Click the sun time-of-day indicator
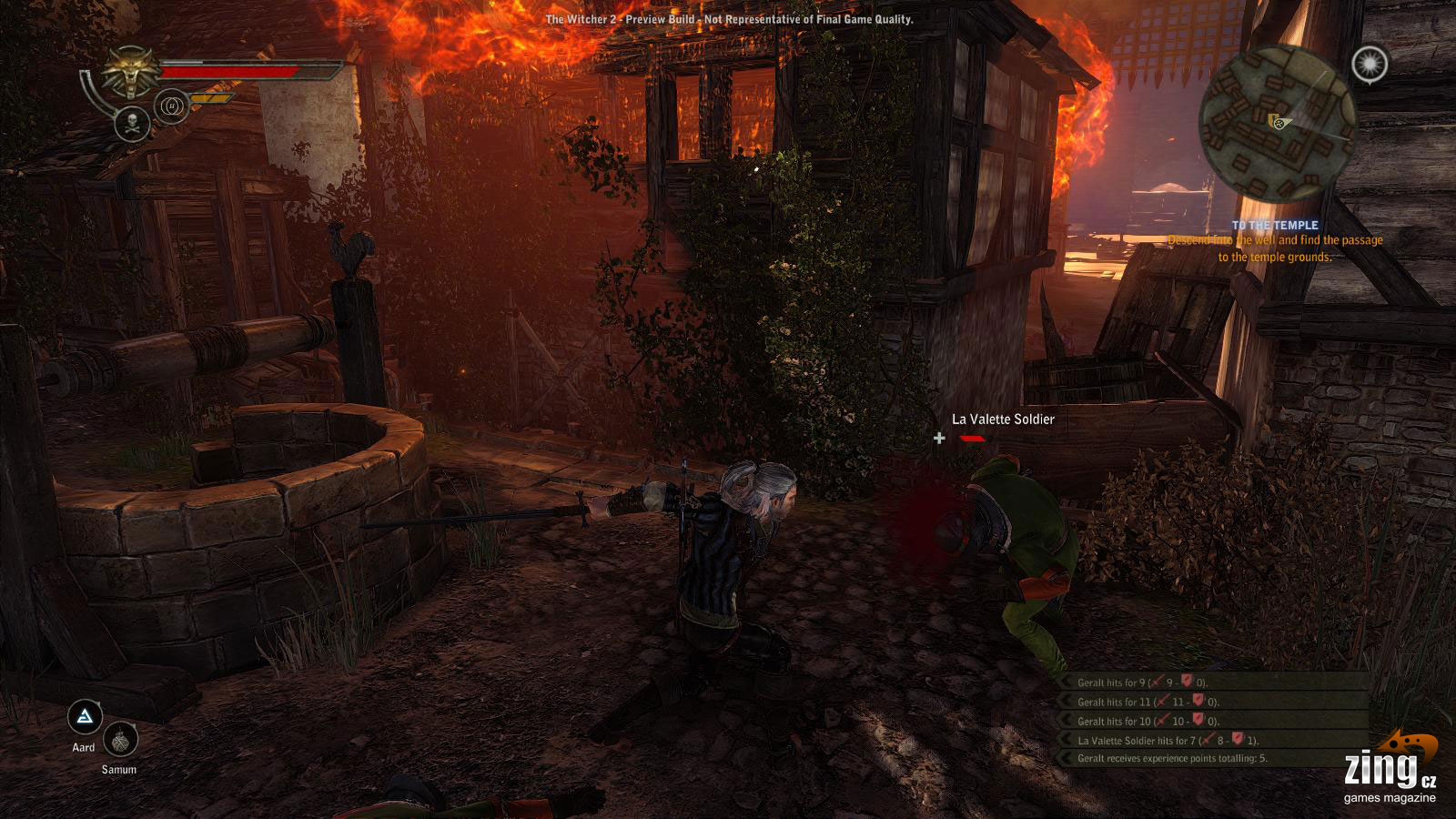 (x=1369, y=64)
